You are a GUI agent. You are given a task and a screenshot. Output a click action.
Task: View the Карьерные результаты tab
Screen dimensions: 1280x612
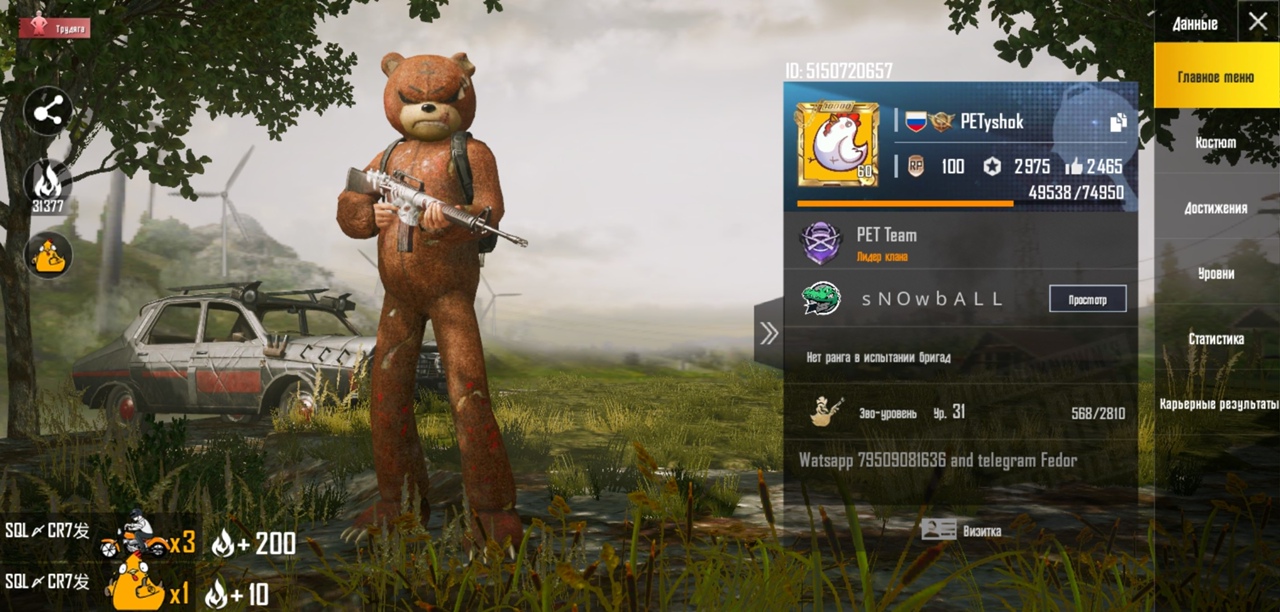click(1218, 404)
